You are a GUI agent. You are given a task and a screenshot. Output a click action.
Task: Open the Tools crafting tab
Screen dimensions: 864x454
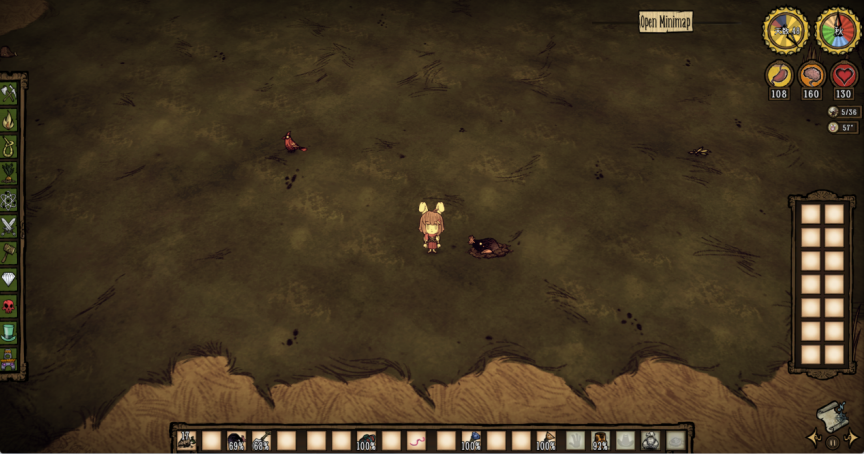[x=9, y=93]
